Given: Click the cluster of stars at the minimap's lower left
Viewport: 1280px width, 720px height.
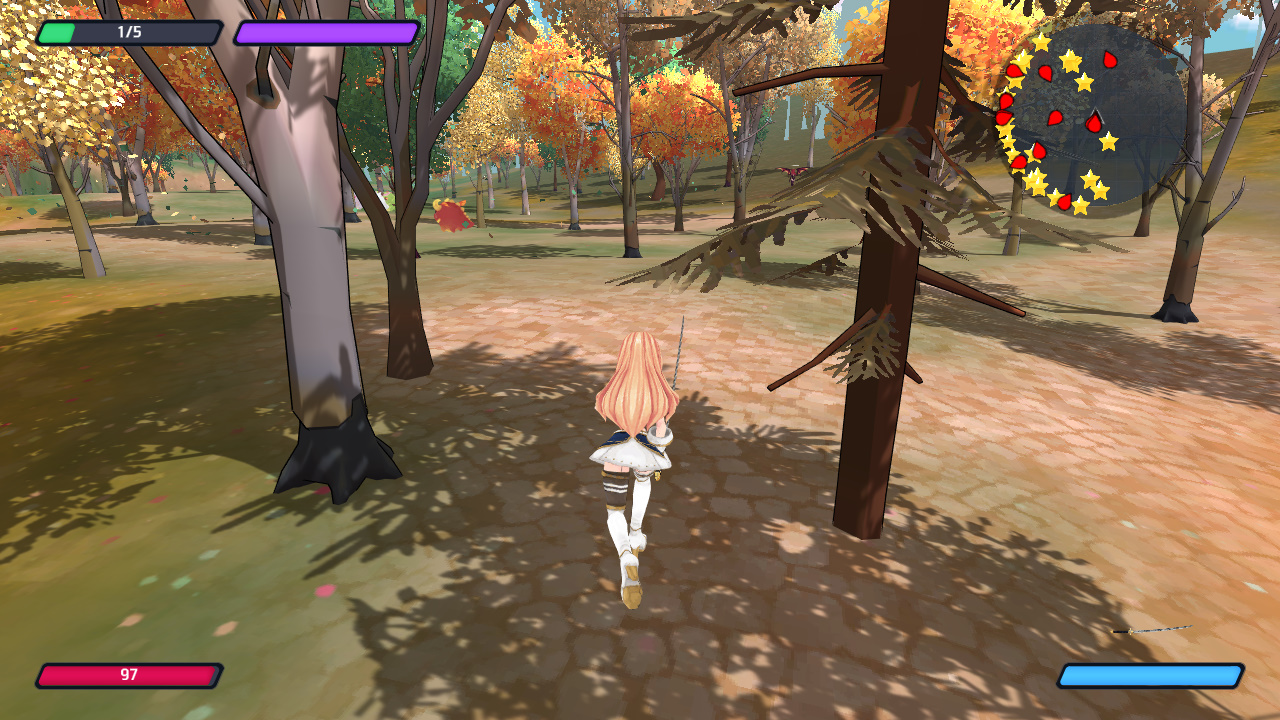Looking at the screenshot, I should pos(1034,179).
